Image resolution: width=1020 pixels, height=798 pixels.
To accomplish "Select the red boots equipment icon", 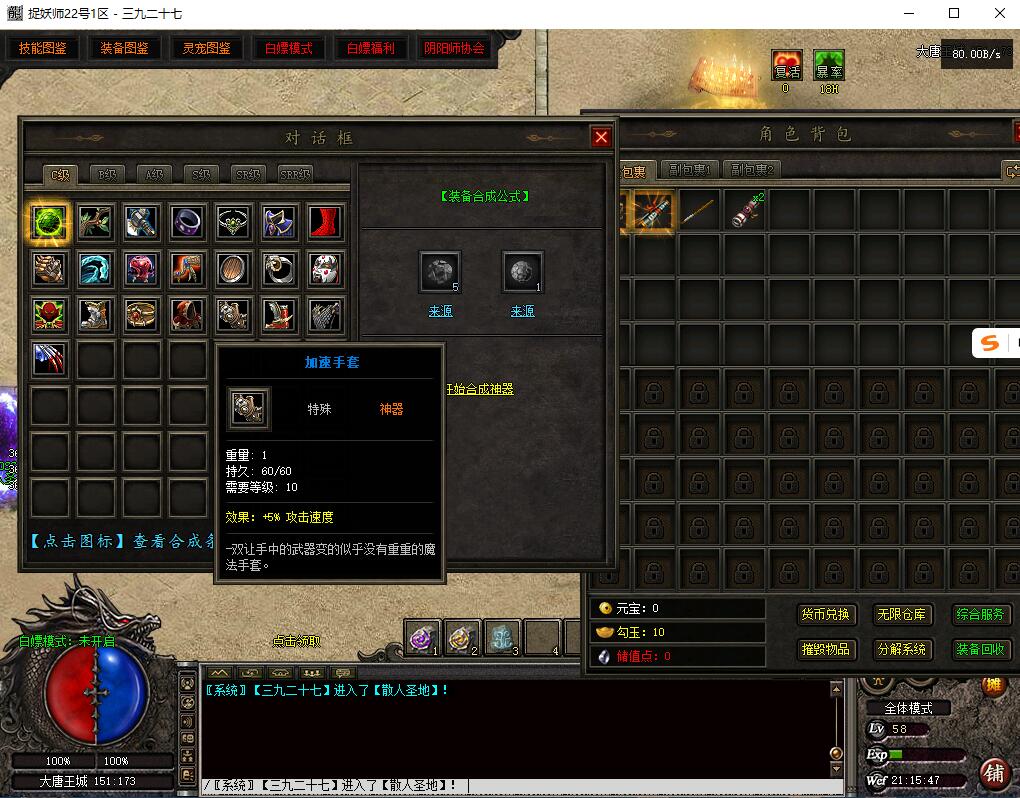I will [325, 222].
